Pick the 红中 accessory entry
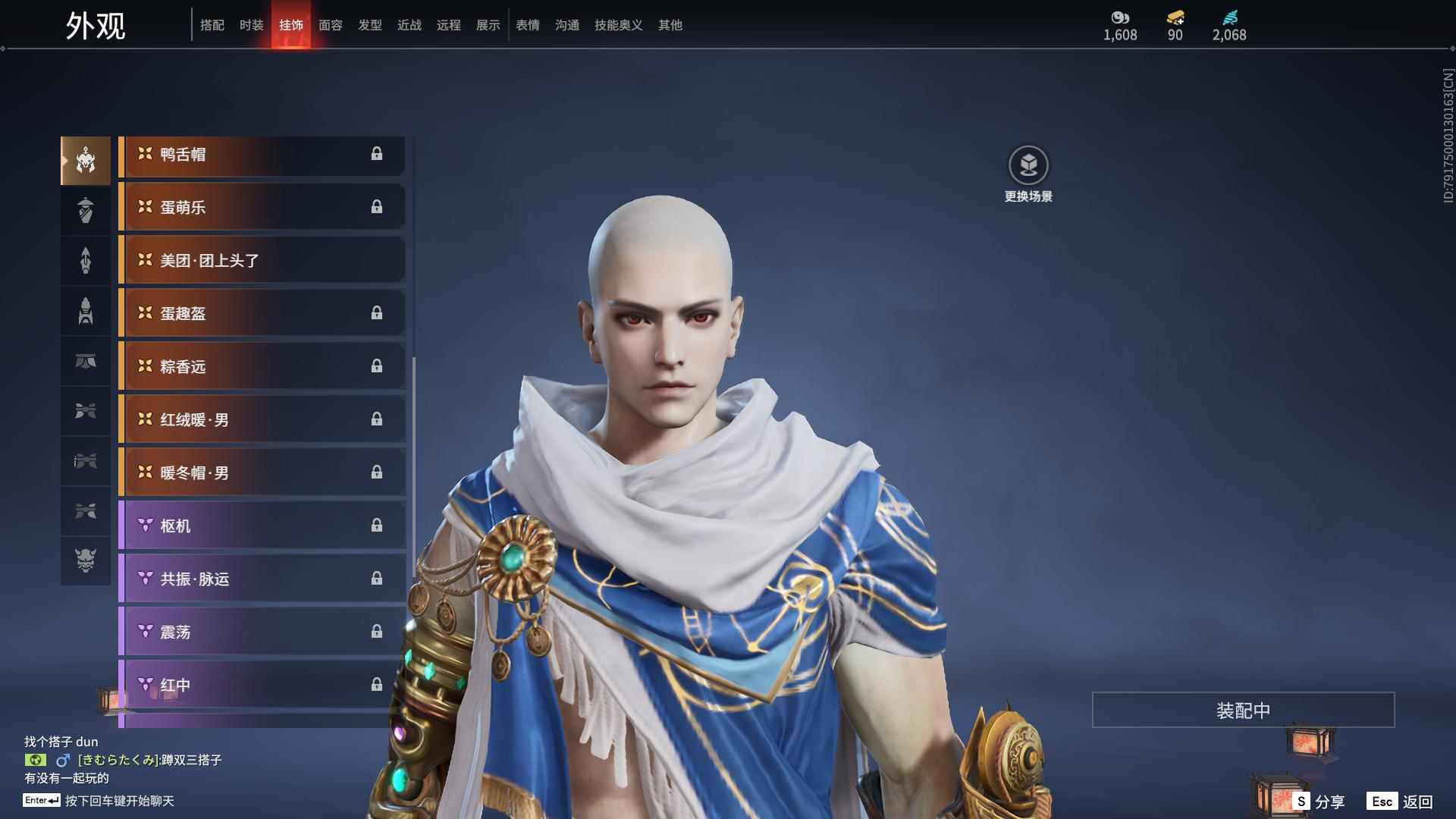The height and width of the screenshot is (819, 1456). point(262,686)
